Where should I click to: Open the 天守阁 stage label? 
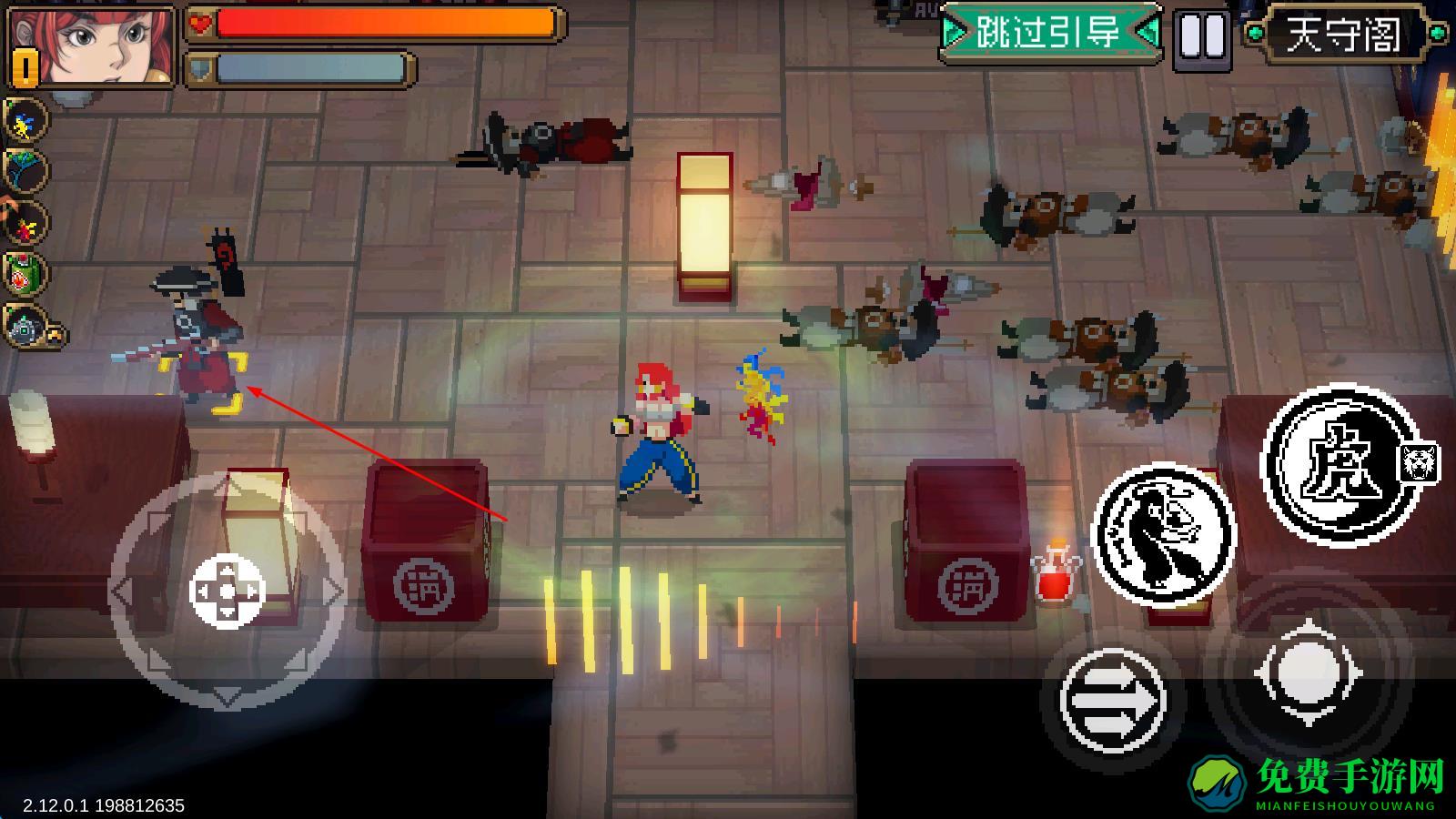1344,35
